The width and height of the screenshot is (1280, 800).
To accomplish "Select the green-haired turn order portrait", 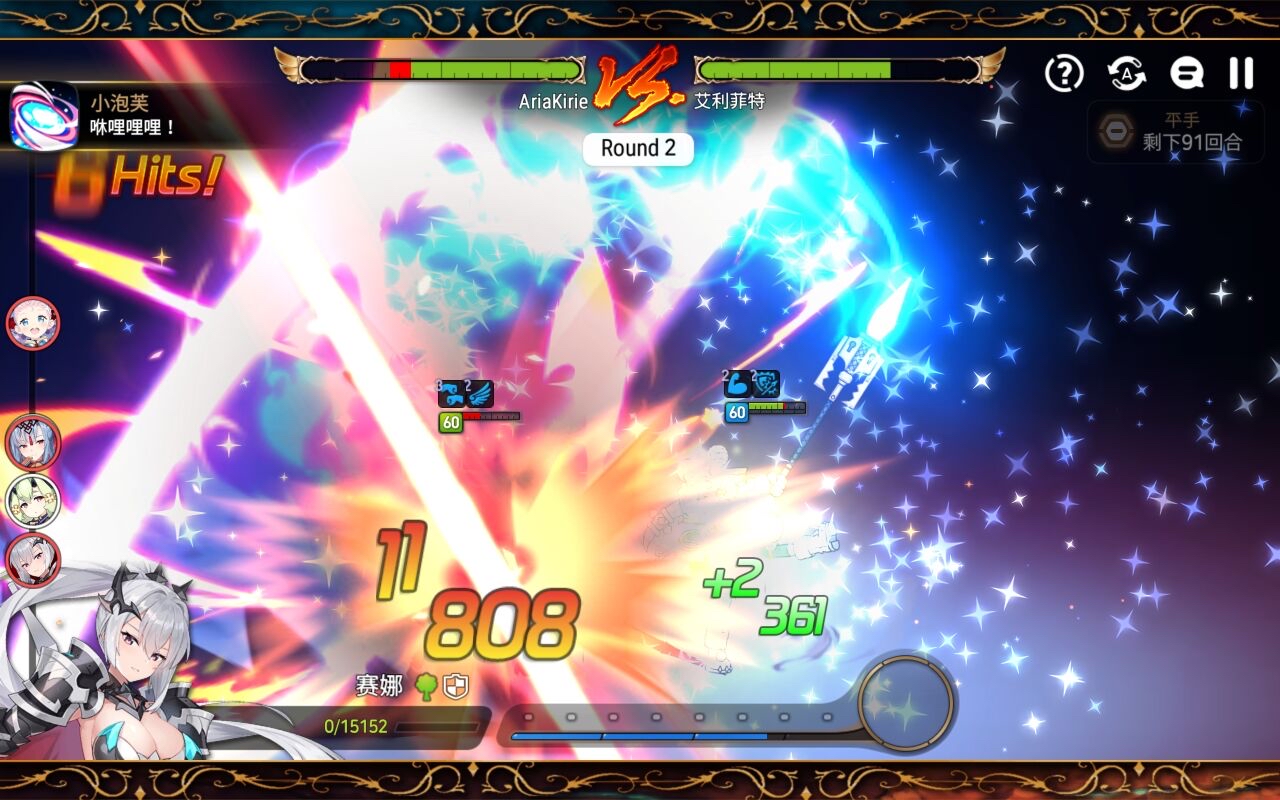I will [x=33, y=501].
